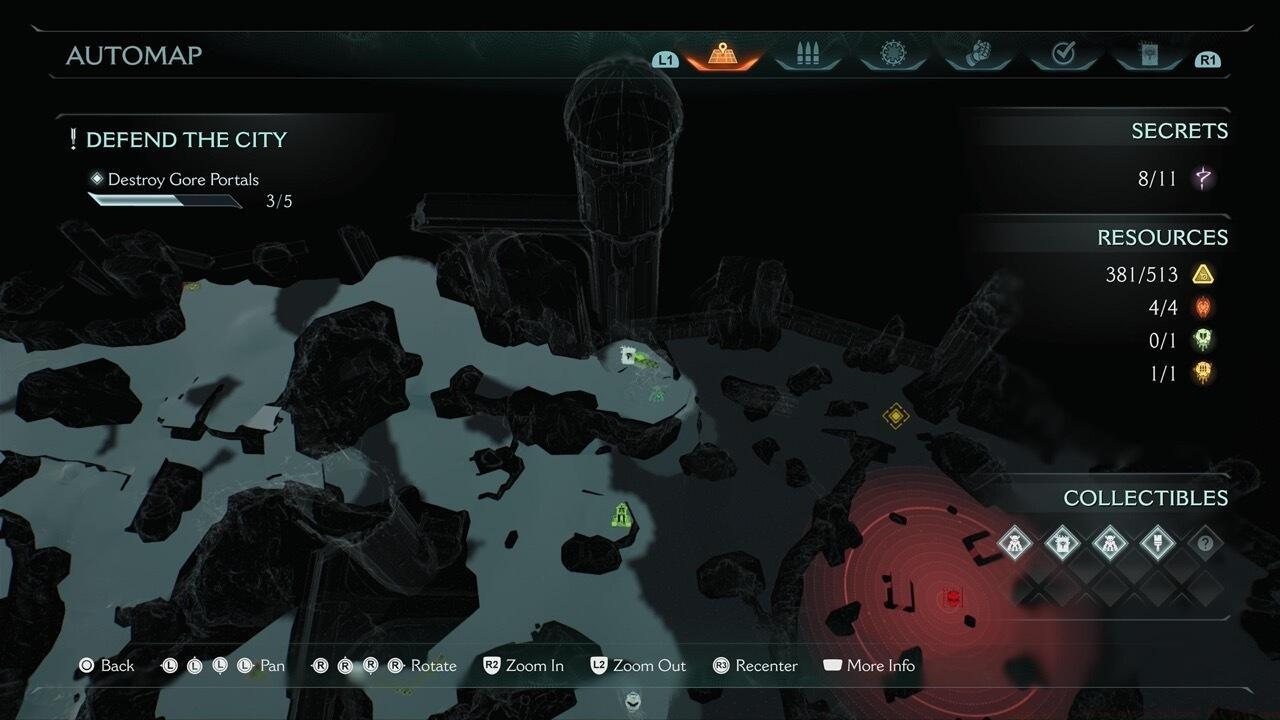Open the spiked circle icon tab
Image resolution: width=1280 pixels, height=720 pixels.
[892, 55]
